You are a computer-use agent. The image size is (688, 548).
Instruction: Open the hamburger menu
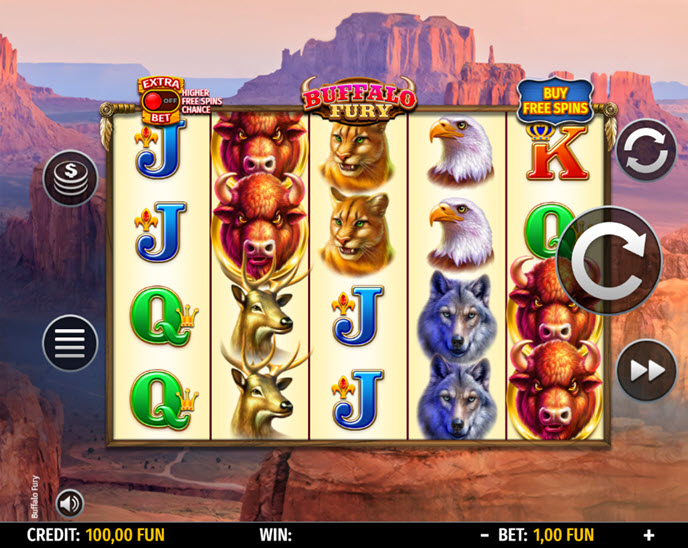click(x=69, y=343)
